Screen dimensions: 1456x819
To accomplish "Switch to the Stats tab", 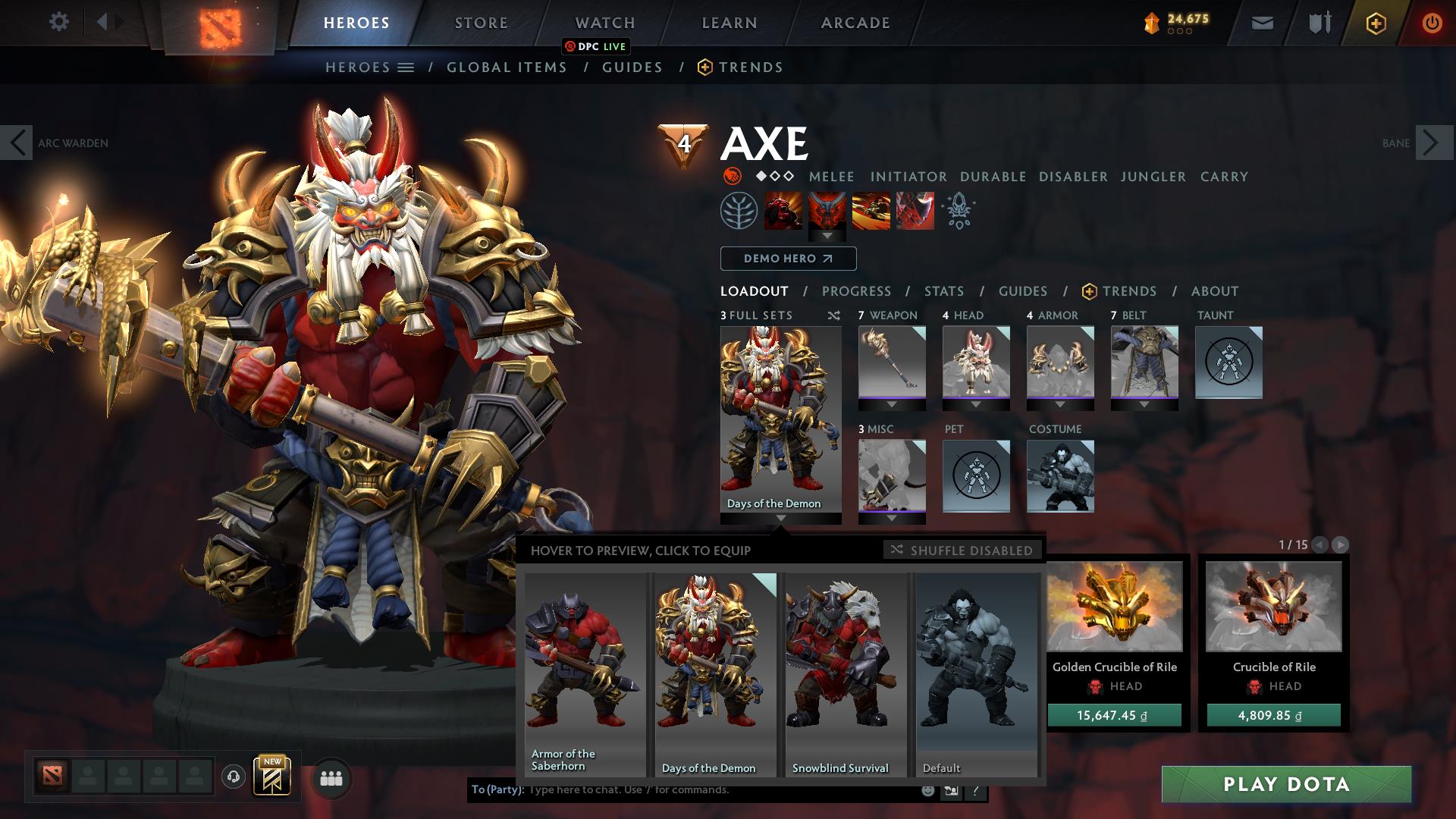I will click(943, 291).
